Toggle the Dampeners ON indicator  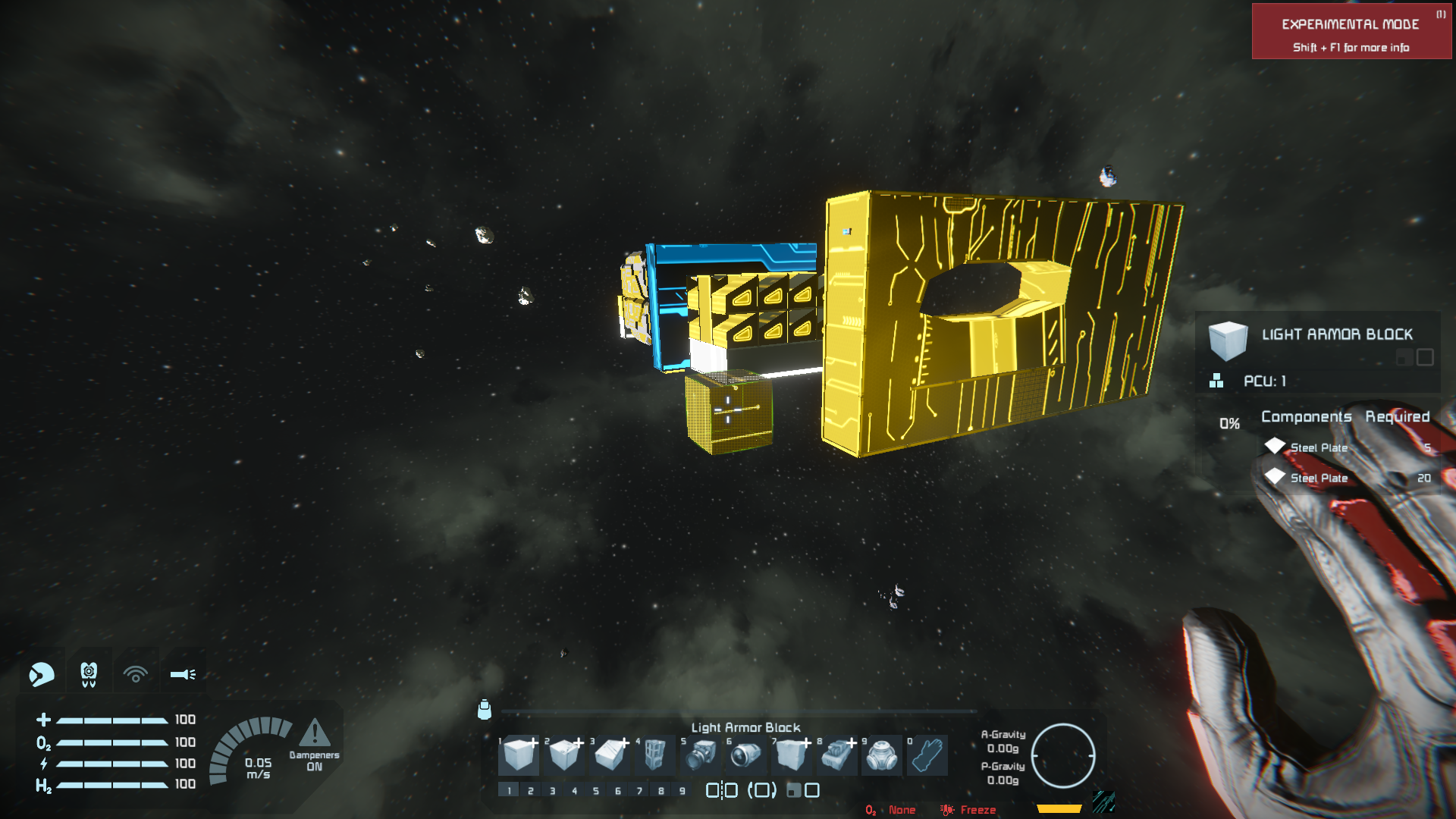(x=314, y=745)
